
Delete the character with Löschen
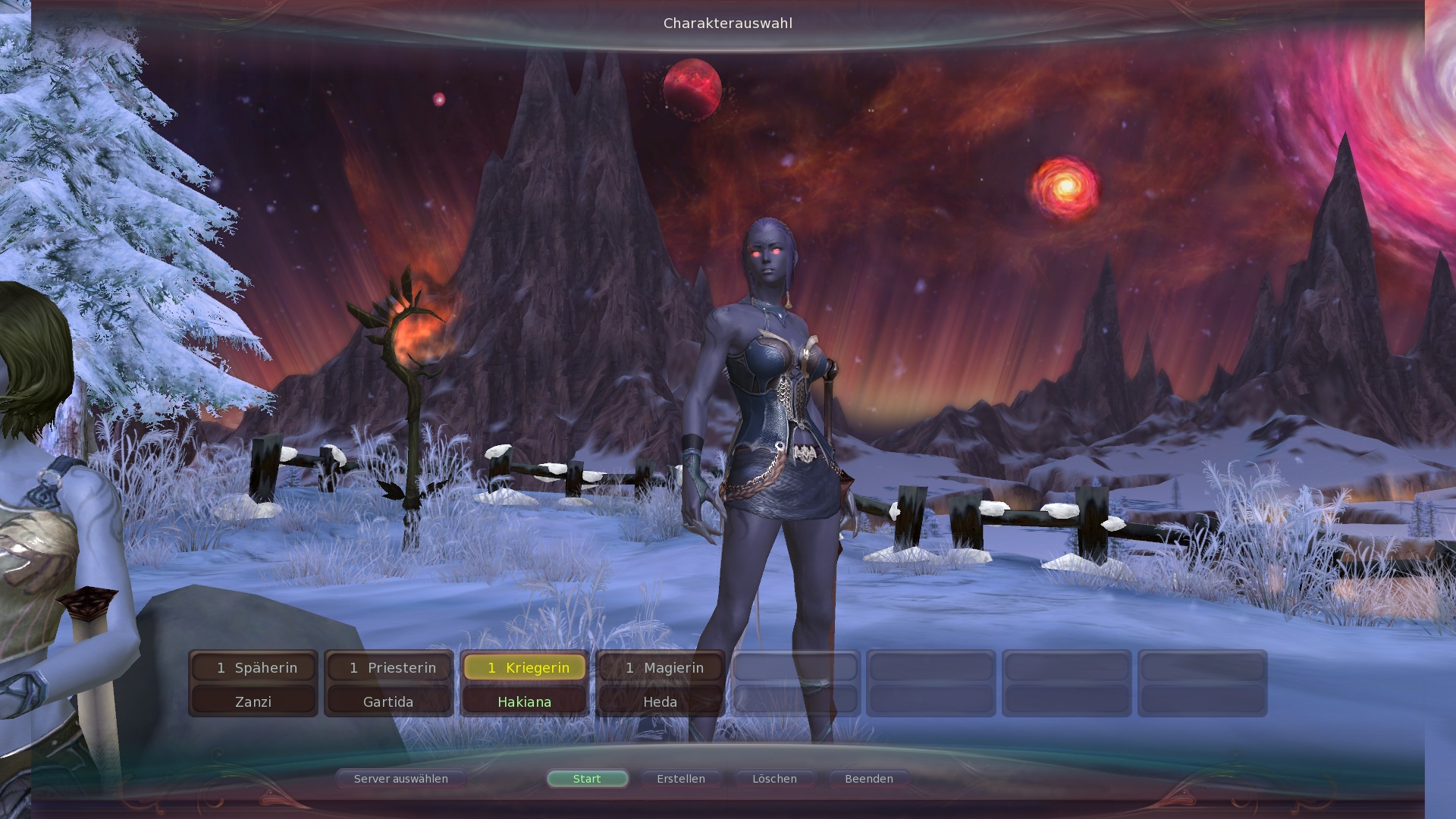[774, 779]
